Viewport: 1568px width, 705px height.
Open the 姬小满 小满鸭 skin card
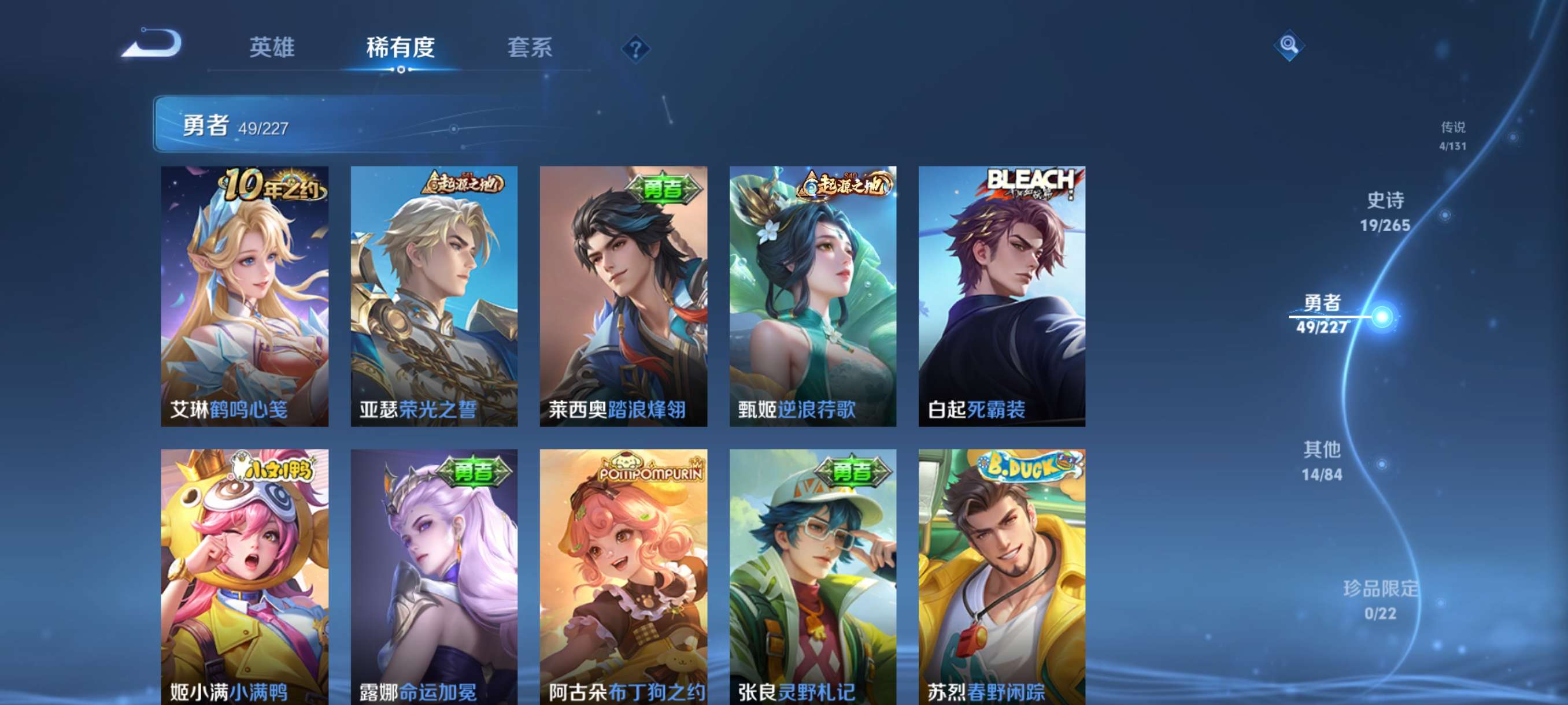click(245, 577)
